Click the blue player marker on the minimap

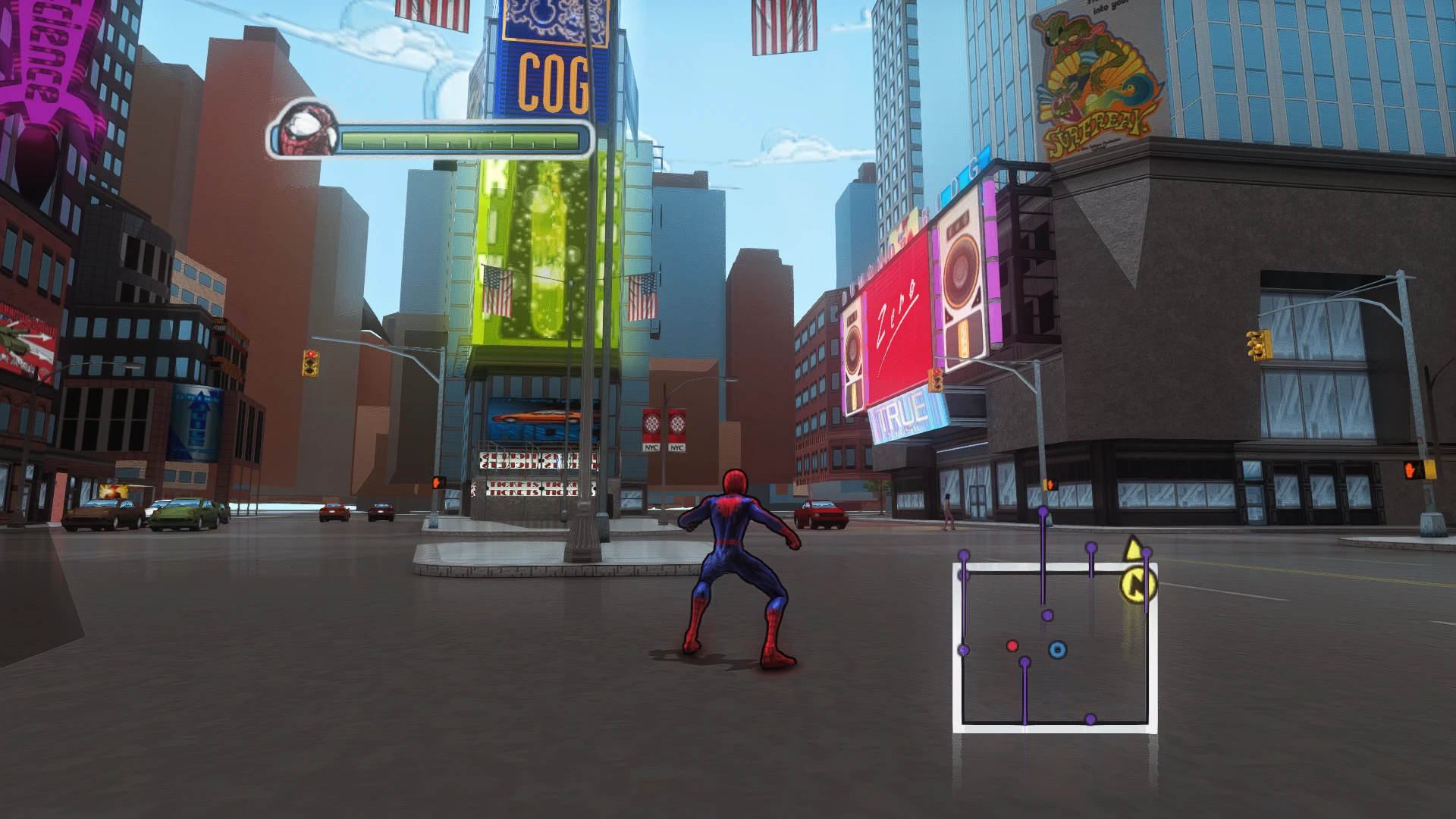click(1057, 649)
